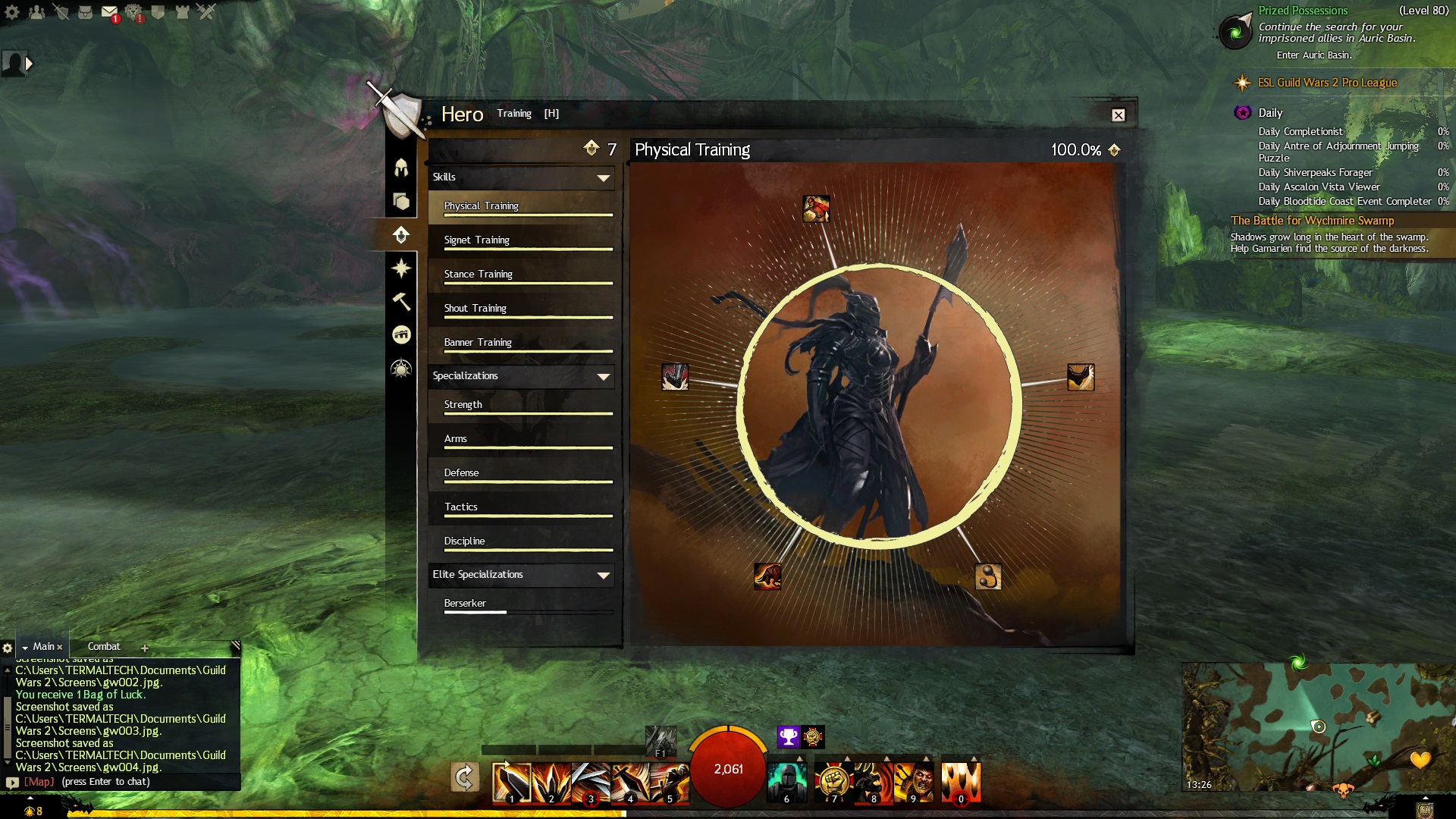The height and width of the screenshot is (819, 1456).
Task: Close the Hero panel
Action: click(1118, 115)
